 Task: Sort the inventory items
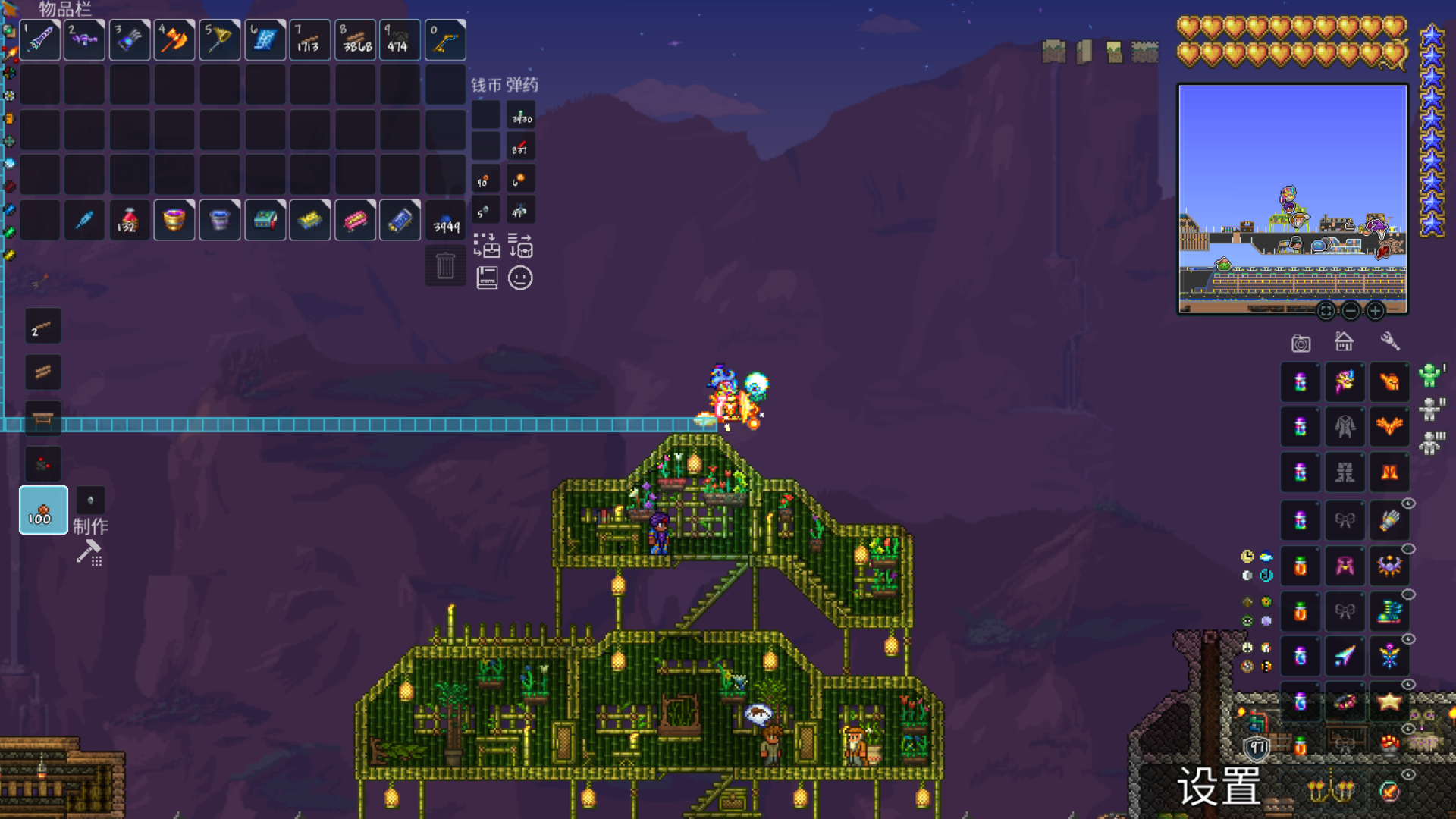point(520,246)
